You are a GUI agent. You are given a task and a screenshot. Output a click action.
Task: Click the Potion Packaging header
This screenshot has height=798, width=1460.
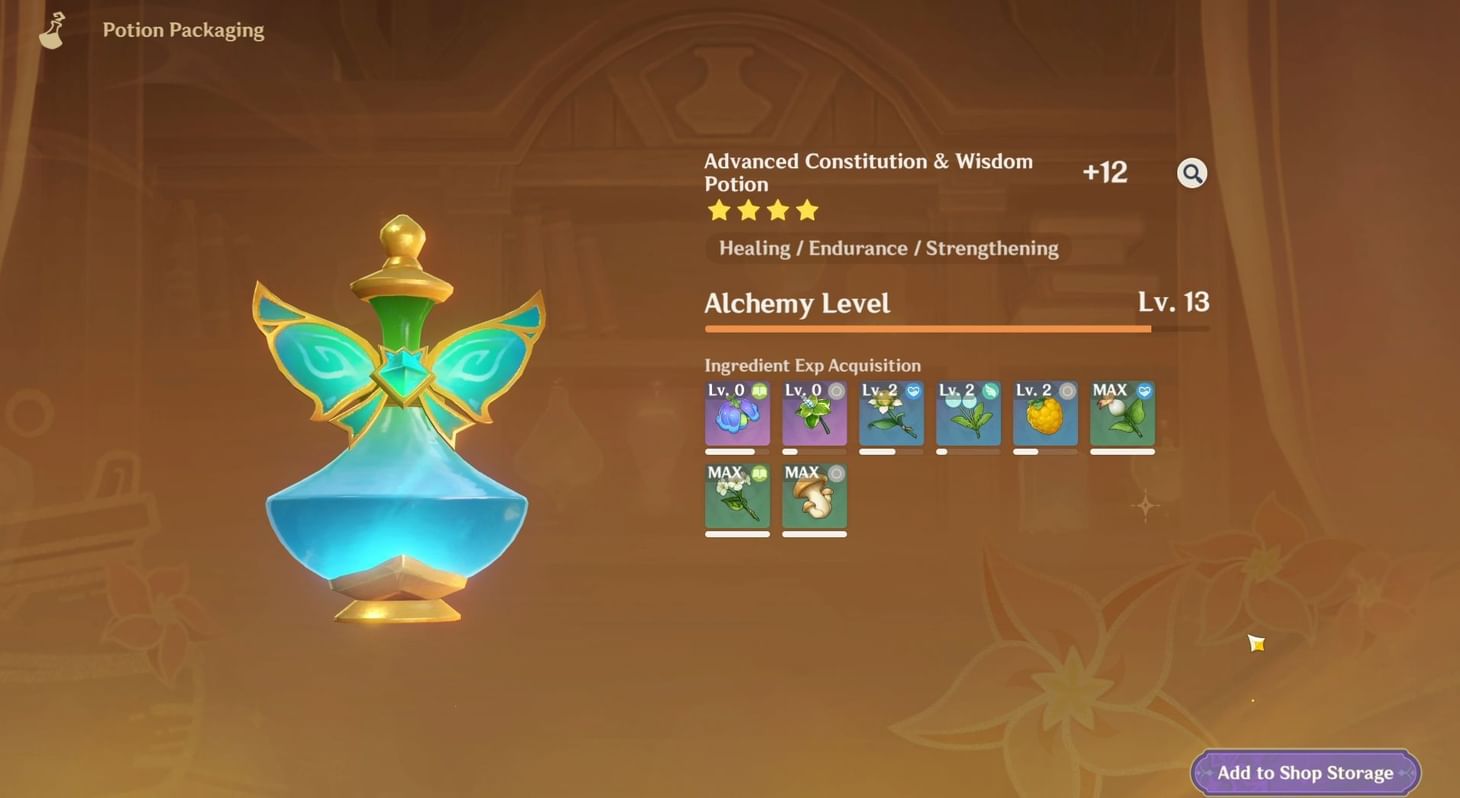point(182,29)
